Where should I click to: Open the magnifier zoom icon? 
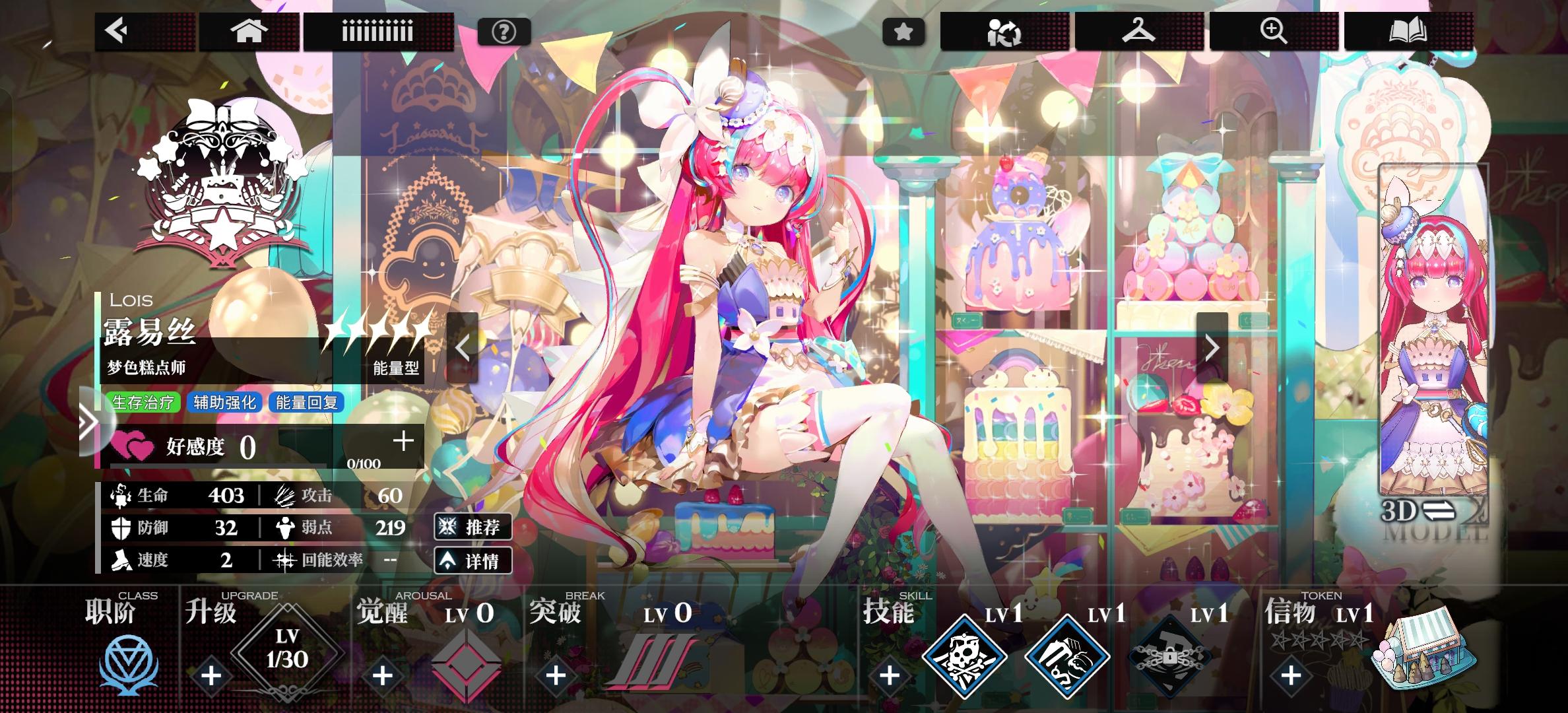[1274, 31]
